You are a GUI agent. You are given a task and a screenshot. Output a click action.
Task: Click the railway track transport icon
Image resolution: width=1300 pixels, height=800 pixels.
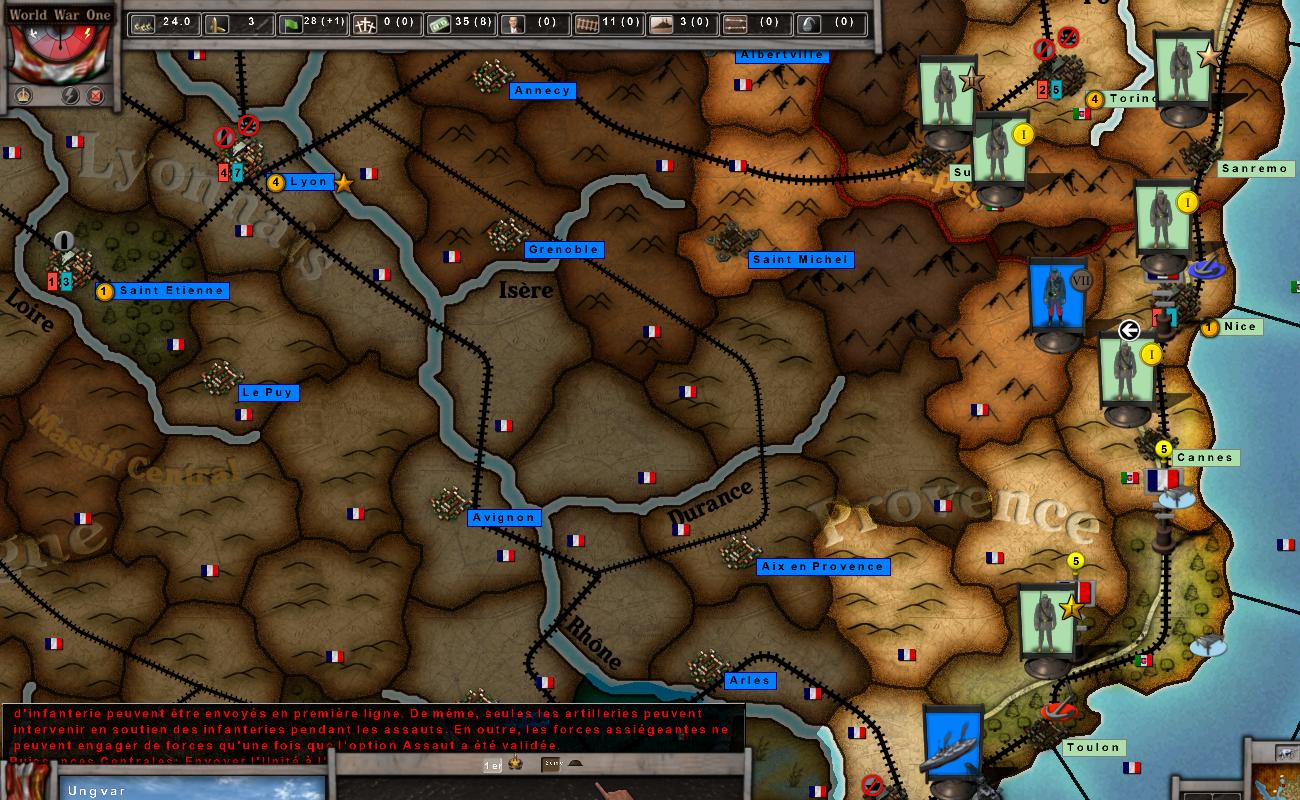pos(587,22)
